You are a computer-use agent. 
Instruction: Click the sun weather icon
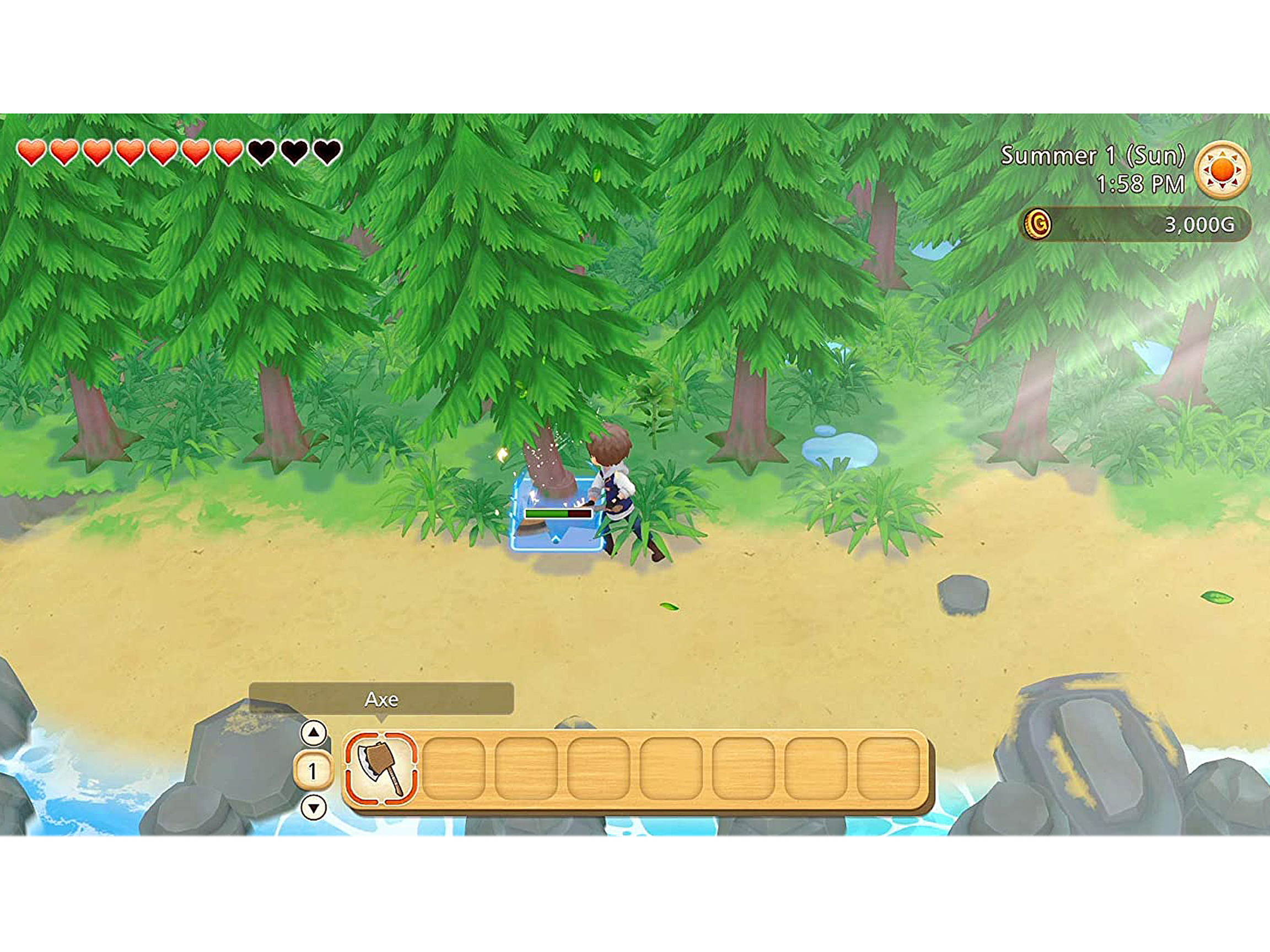[1224, 170]
